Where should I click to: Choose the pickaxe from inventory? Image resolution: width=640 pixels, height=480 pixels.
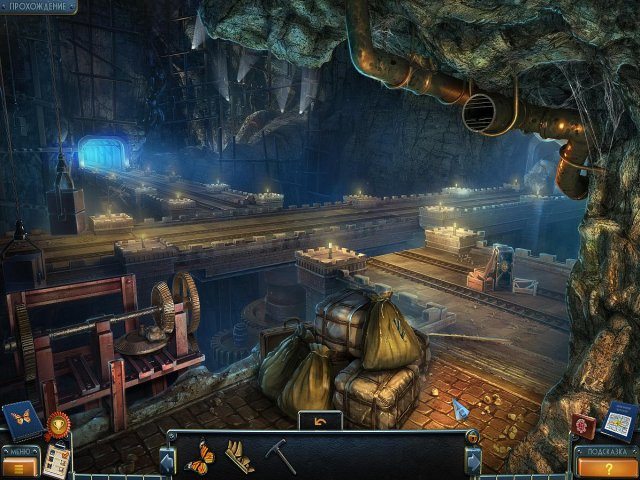pos(282,456)
